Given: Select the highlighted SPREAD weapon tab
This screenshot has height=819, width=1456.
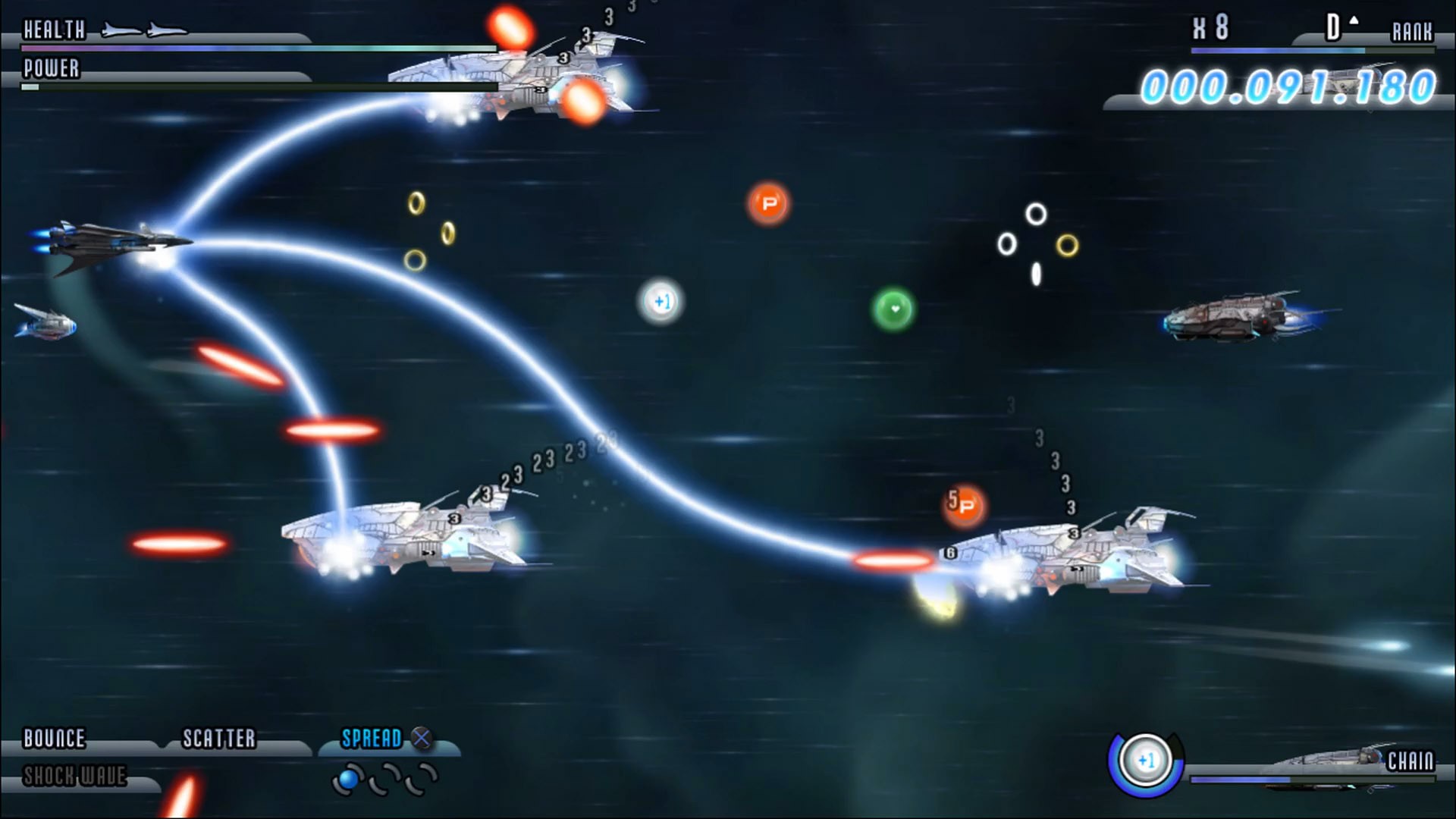Looking at the screenshot, I should 373,736.
